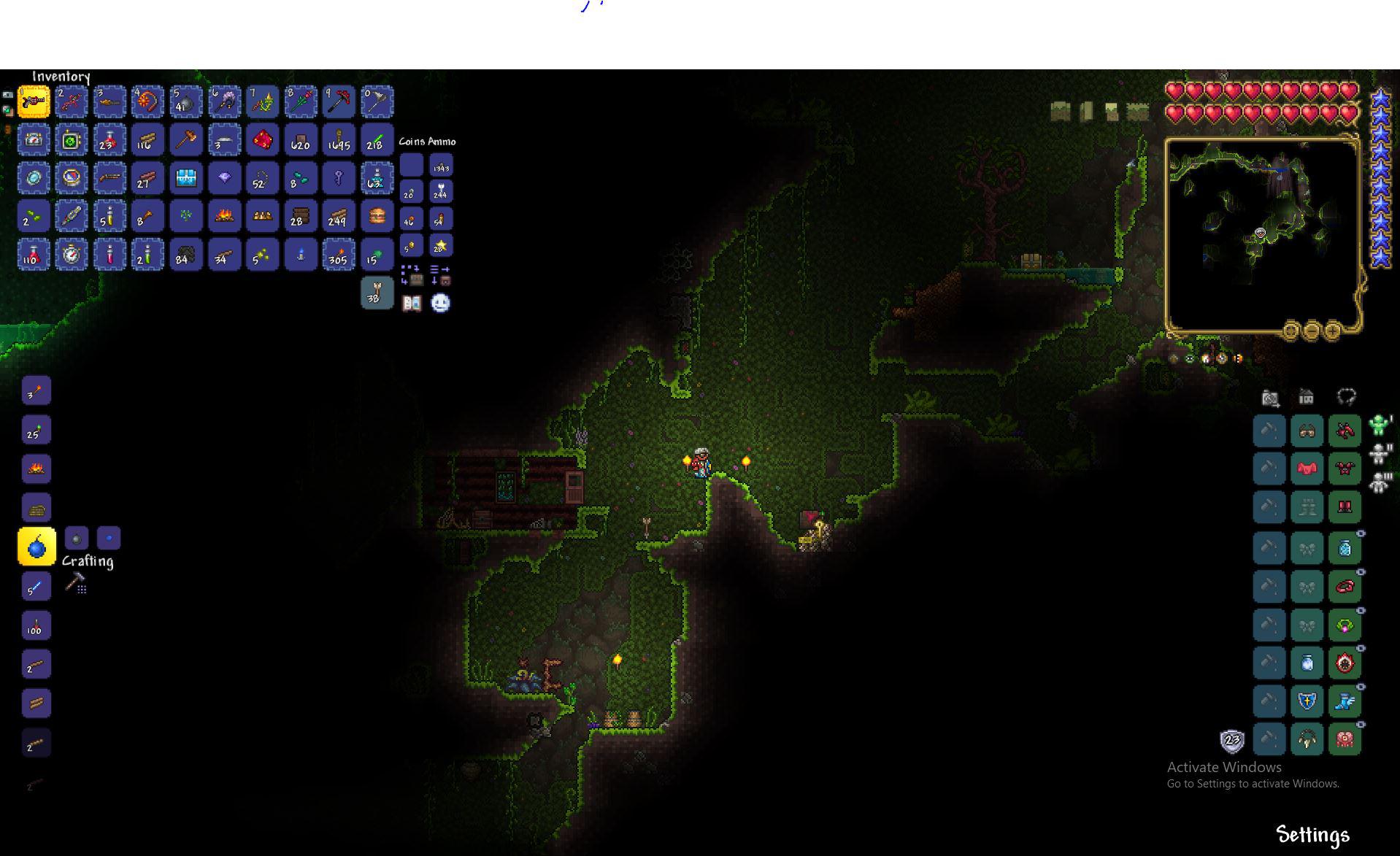Open camera mode with the camera icon
The image size is (1400, 856).
pos(1269,398)
